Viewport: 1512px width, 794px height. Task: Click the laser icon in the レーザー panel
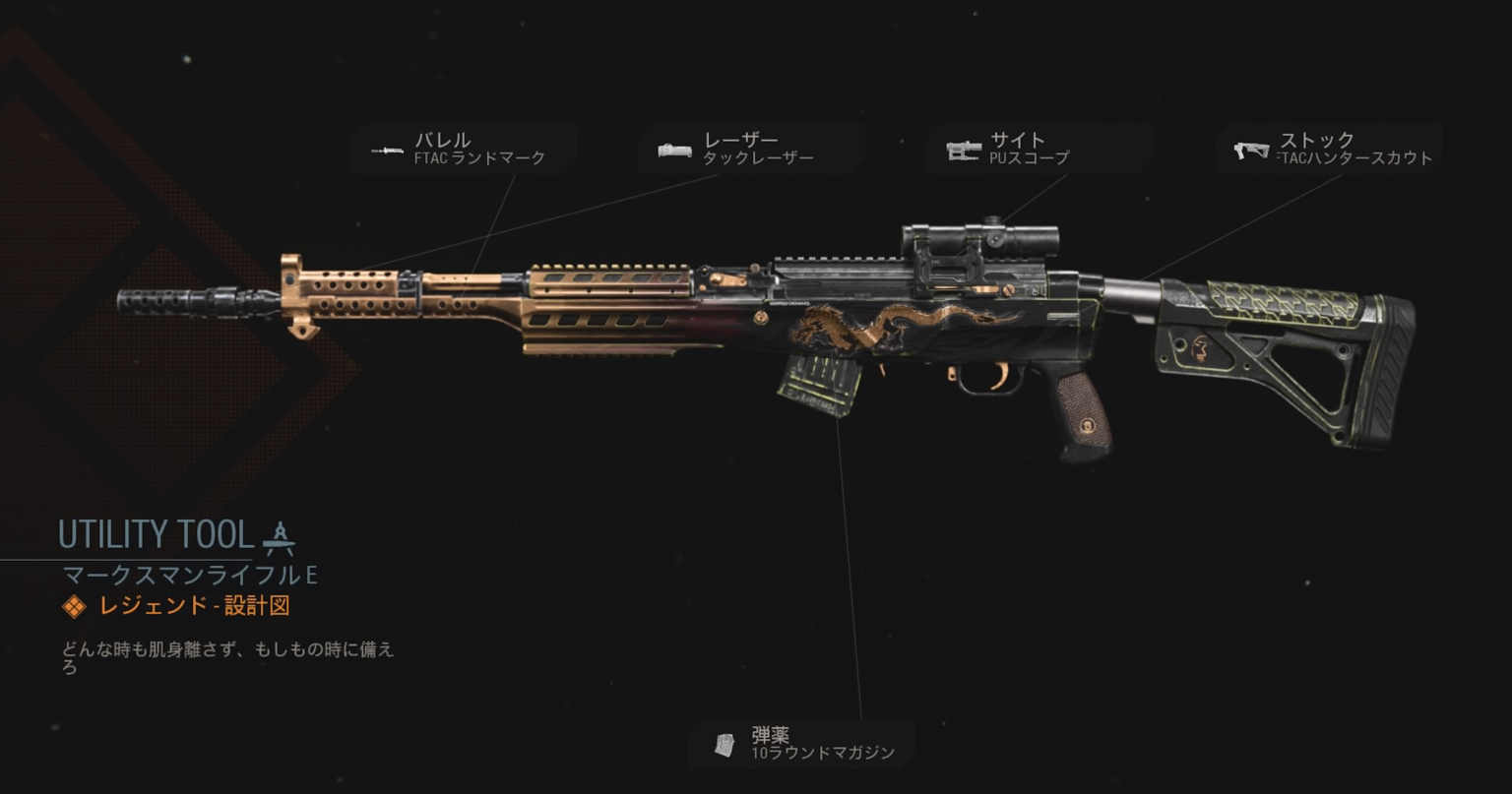674,150
